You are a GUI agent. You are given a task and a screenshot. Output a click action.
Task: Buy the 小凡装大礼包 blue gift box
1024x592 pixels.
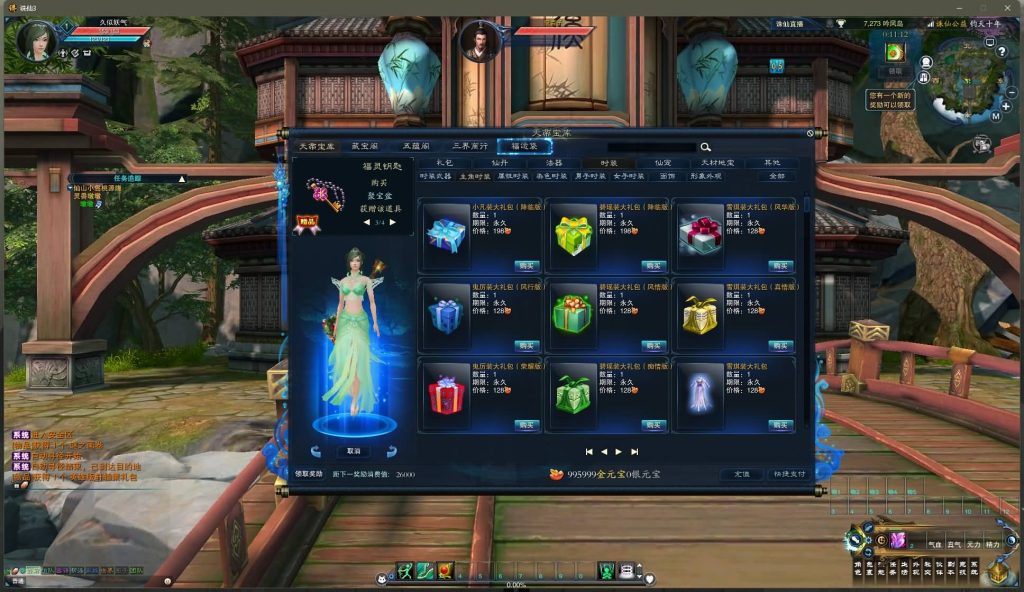click(x=527, y=265)
